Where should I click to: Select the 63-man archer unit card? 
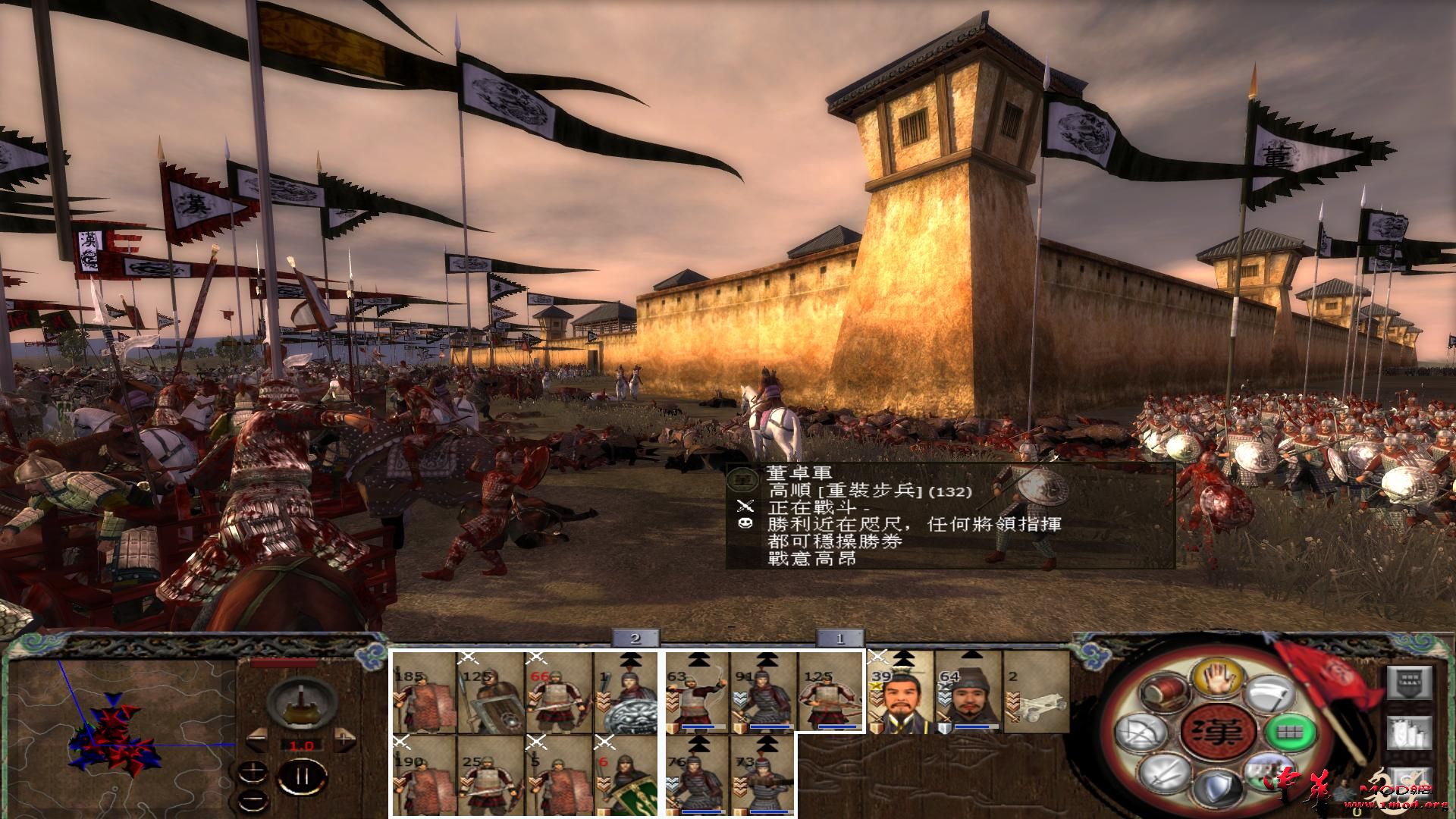[696, 694]
